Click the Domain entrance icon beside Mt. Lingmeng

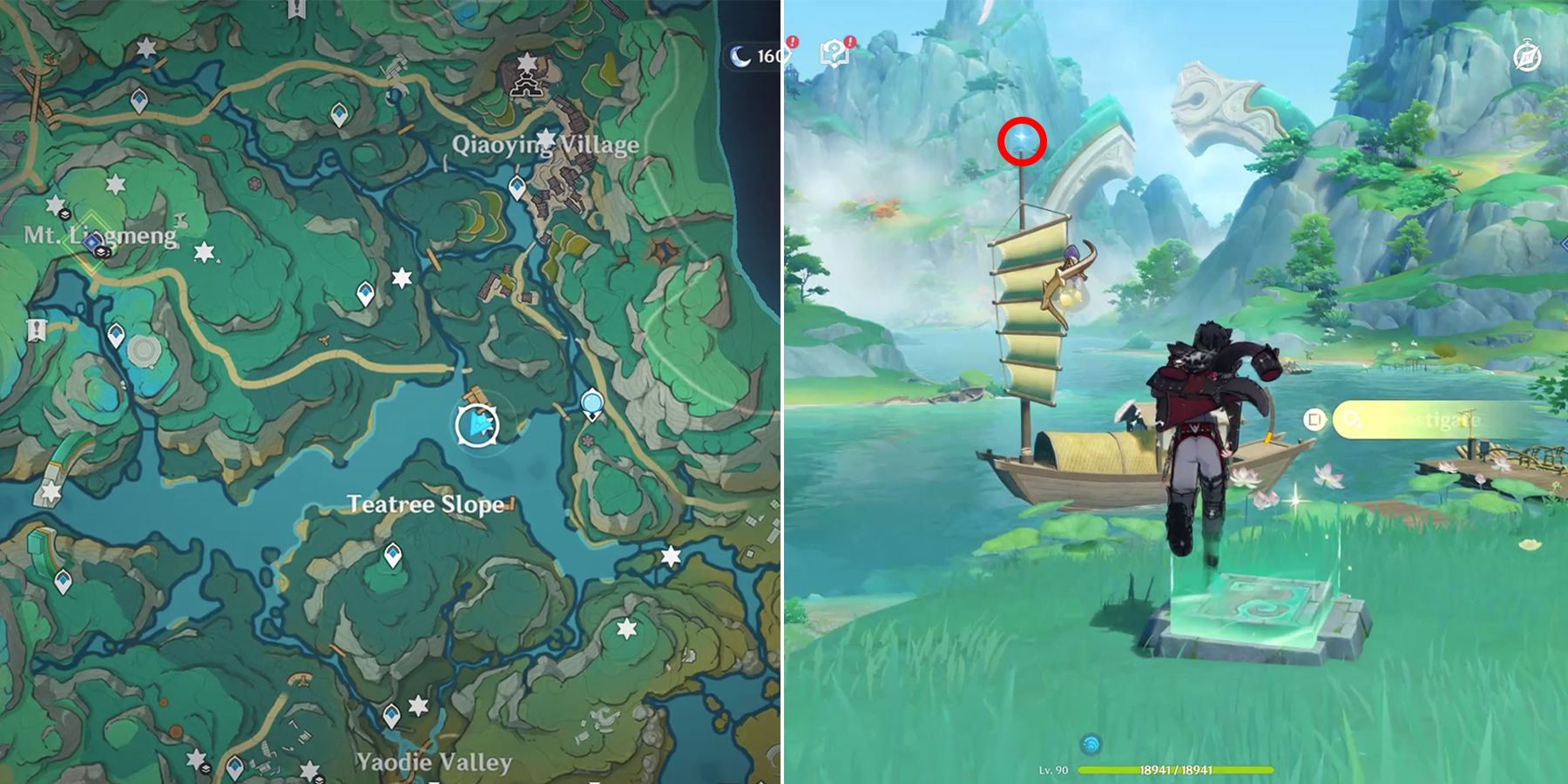92,242
